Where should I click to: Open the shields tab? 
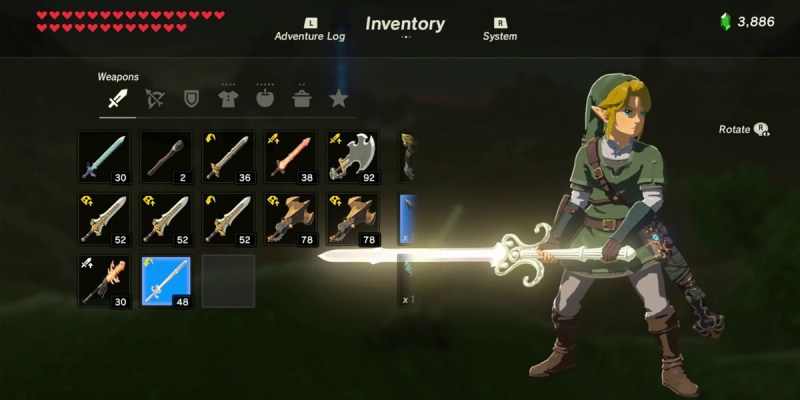(x=191, y=99)
